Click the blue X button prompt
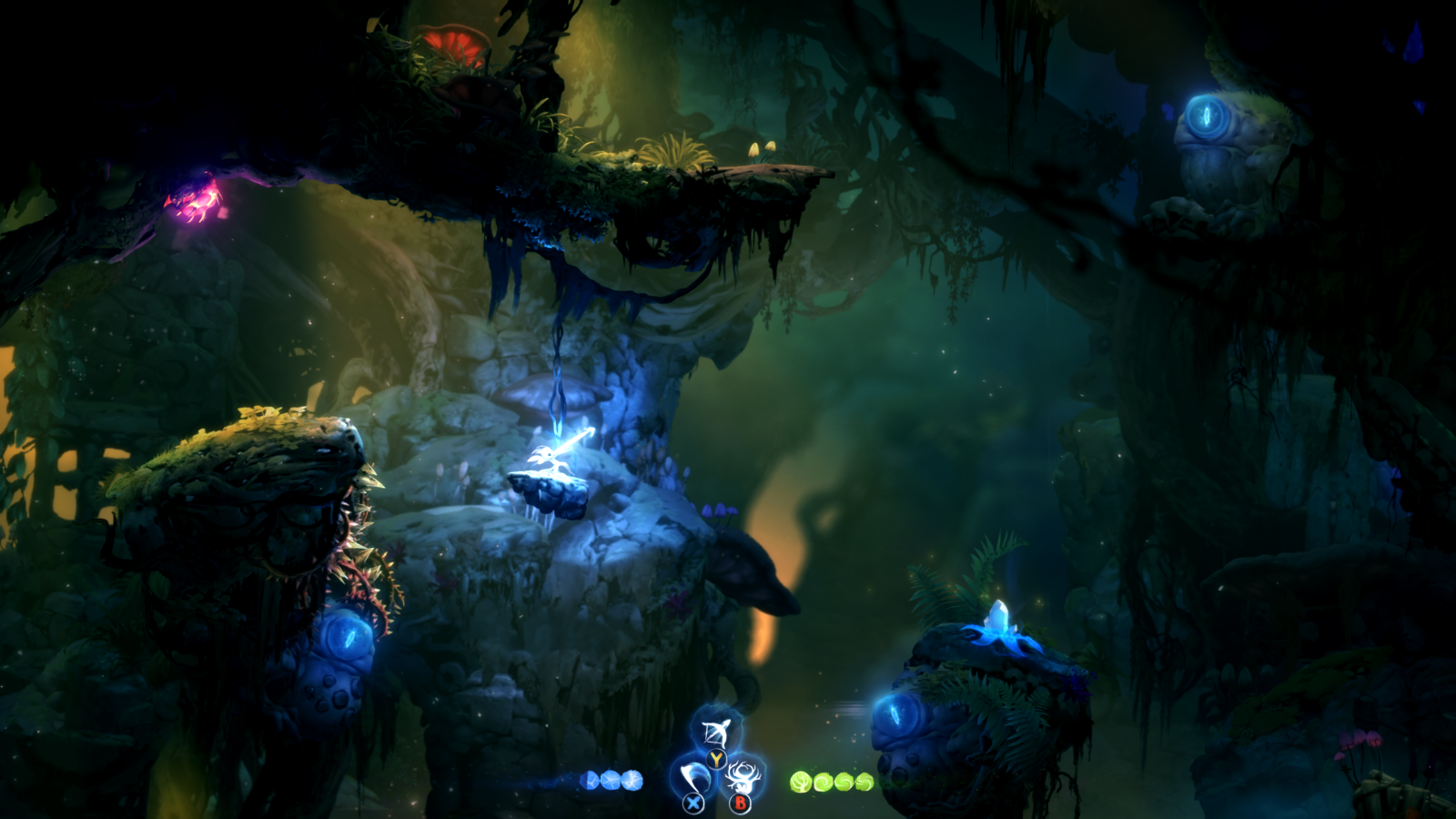1456x819 pixels. [x=693, y=803]
